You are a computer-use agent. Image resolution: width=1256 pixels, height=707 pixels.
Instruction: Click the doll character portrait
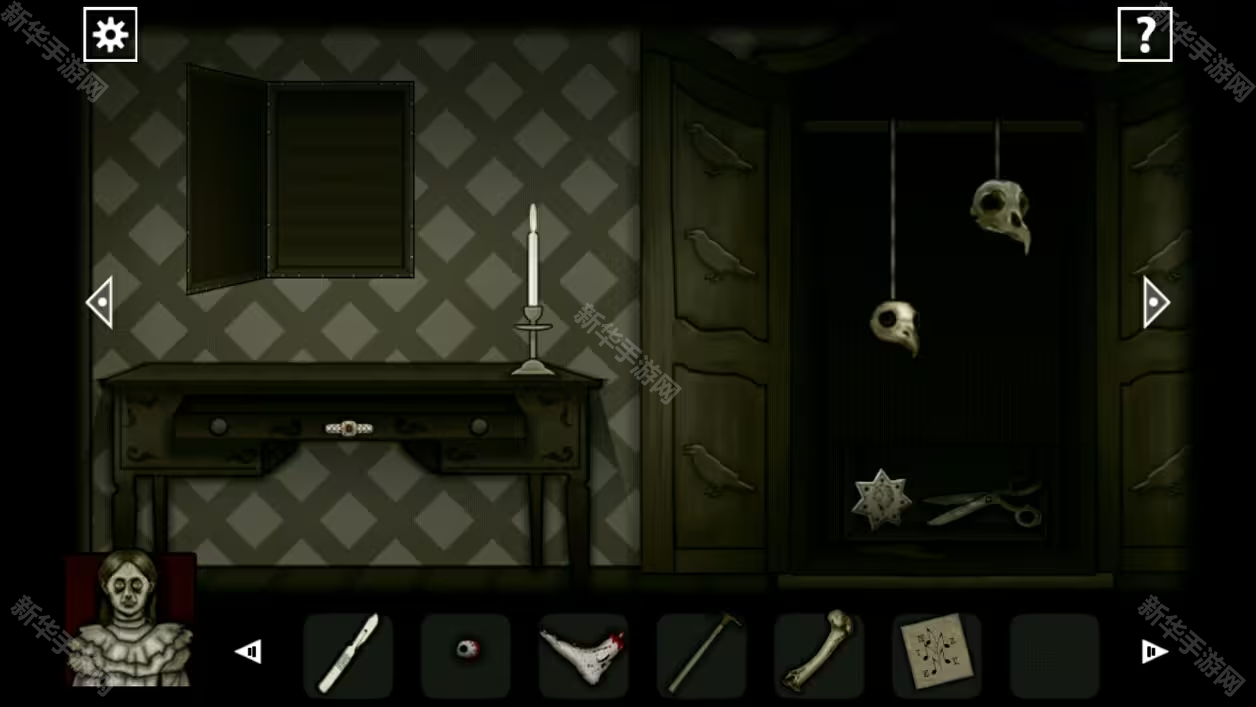130,620
